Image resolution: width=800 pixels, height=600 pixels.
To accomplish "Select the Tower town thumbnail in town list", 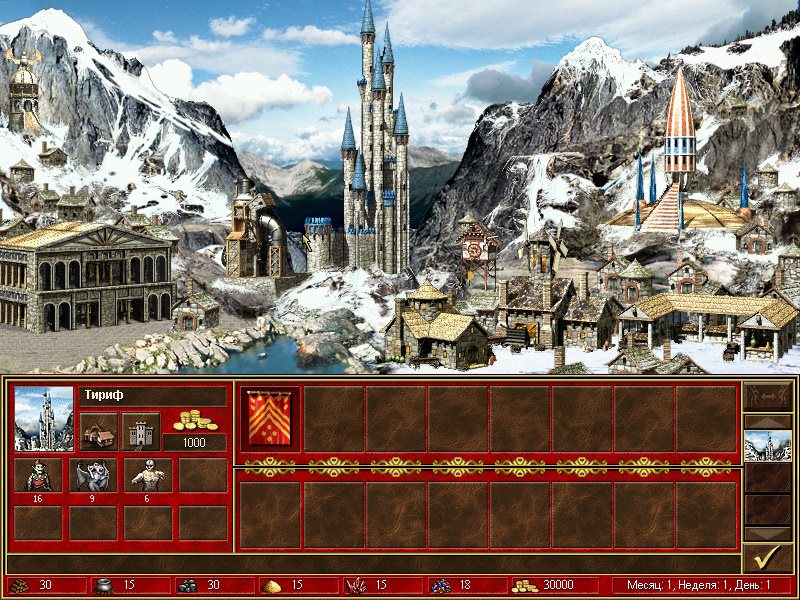I will pos(768,445).
